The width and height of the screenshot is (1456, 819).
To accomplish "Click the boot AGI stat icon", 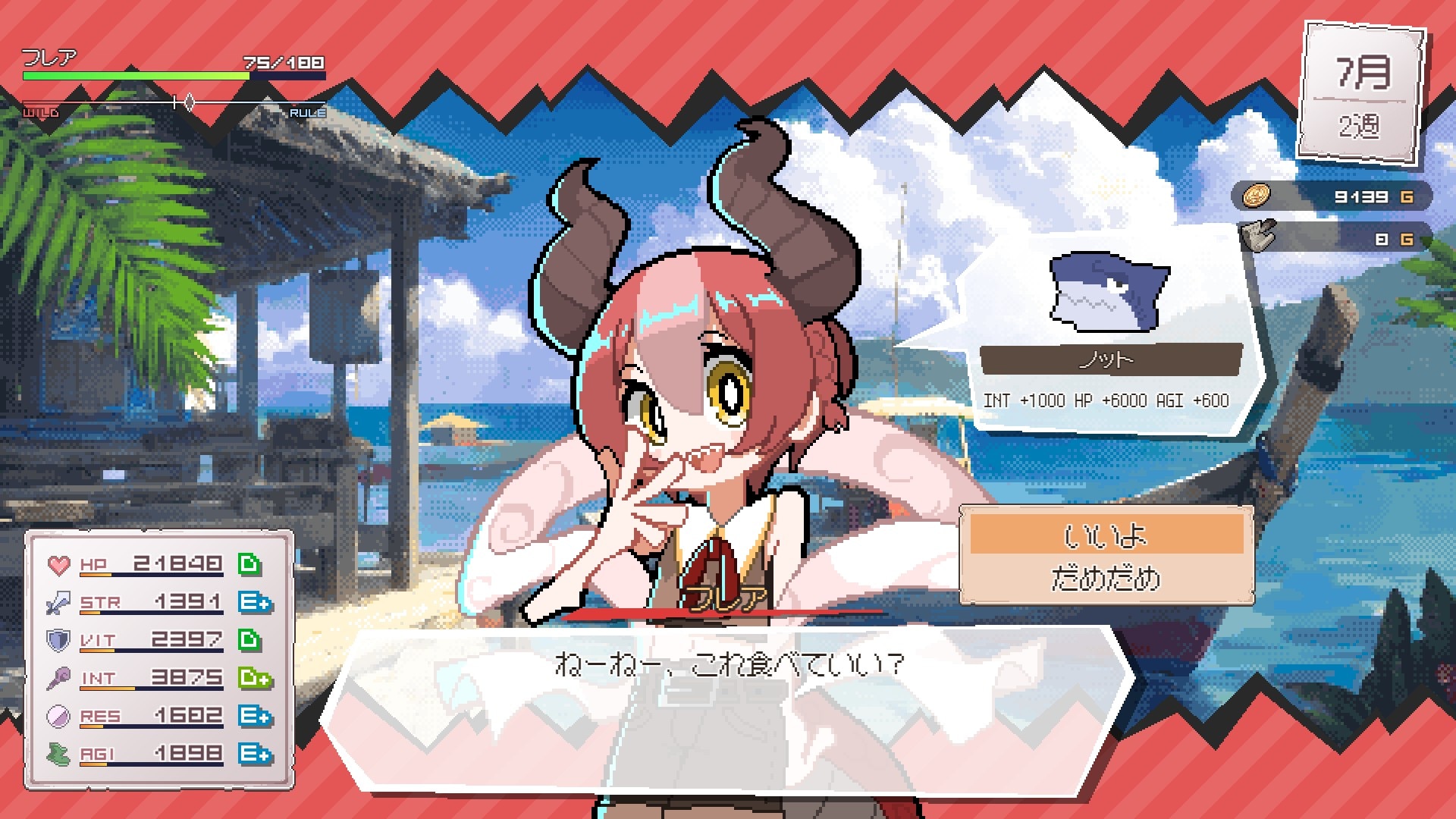I will click(x=58, y=752).
